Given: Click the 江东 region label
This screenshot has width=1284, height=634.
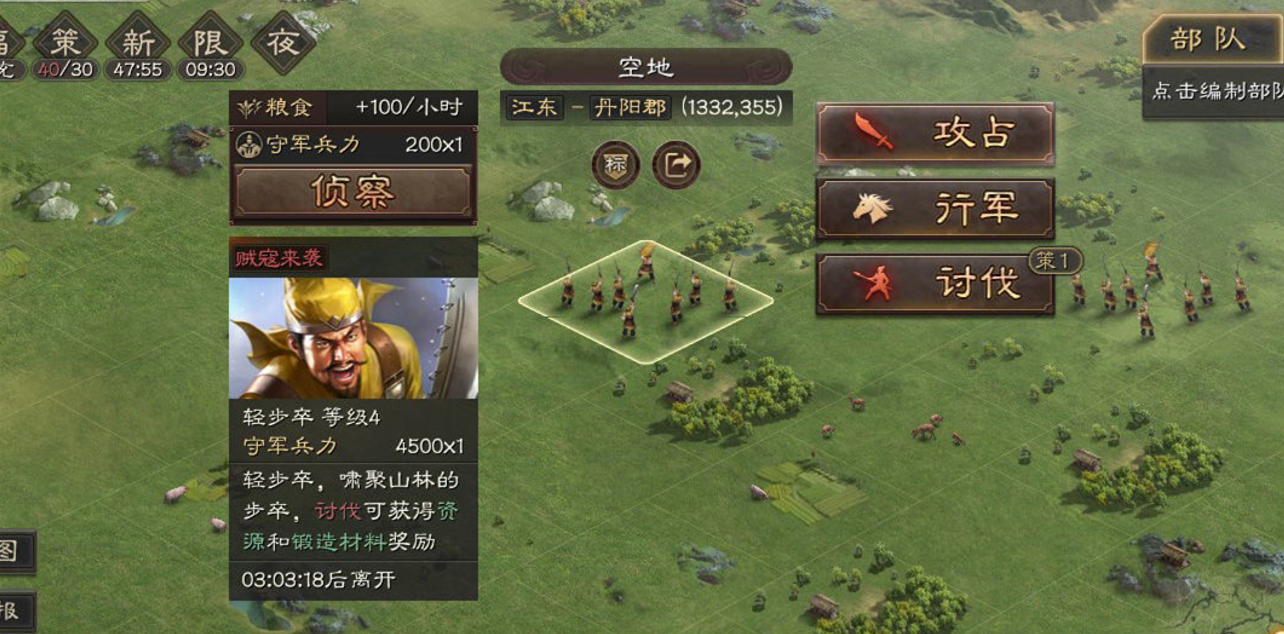Looking at the screenshot, I should 534,108.
